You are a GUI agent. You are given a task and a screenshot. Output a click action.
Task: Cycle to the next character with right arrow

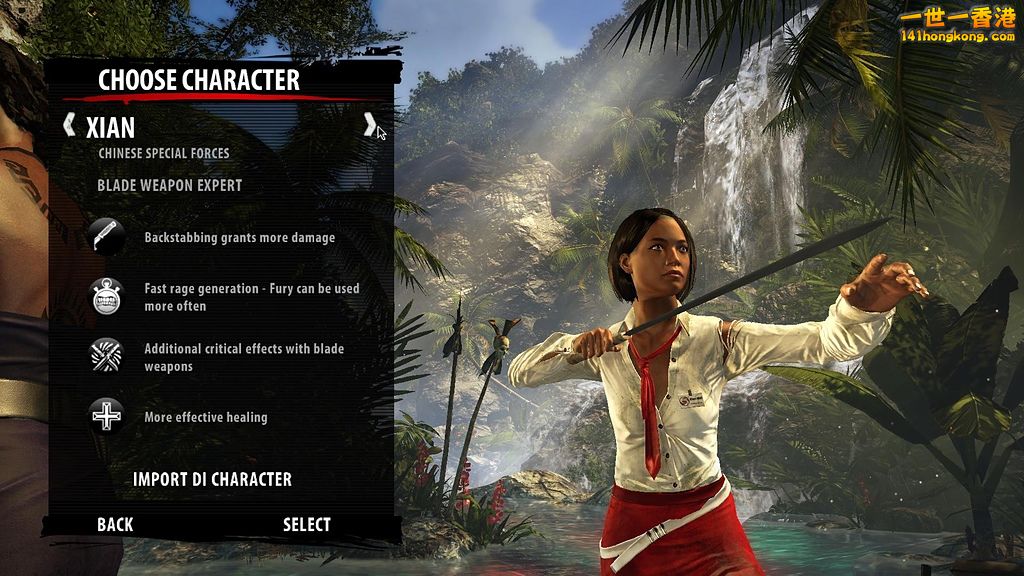pos(369,125)
